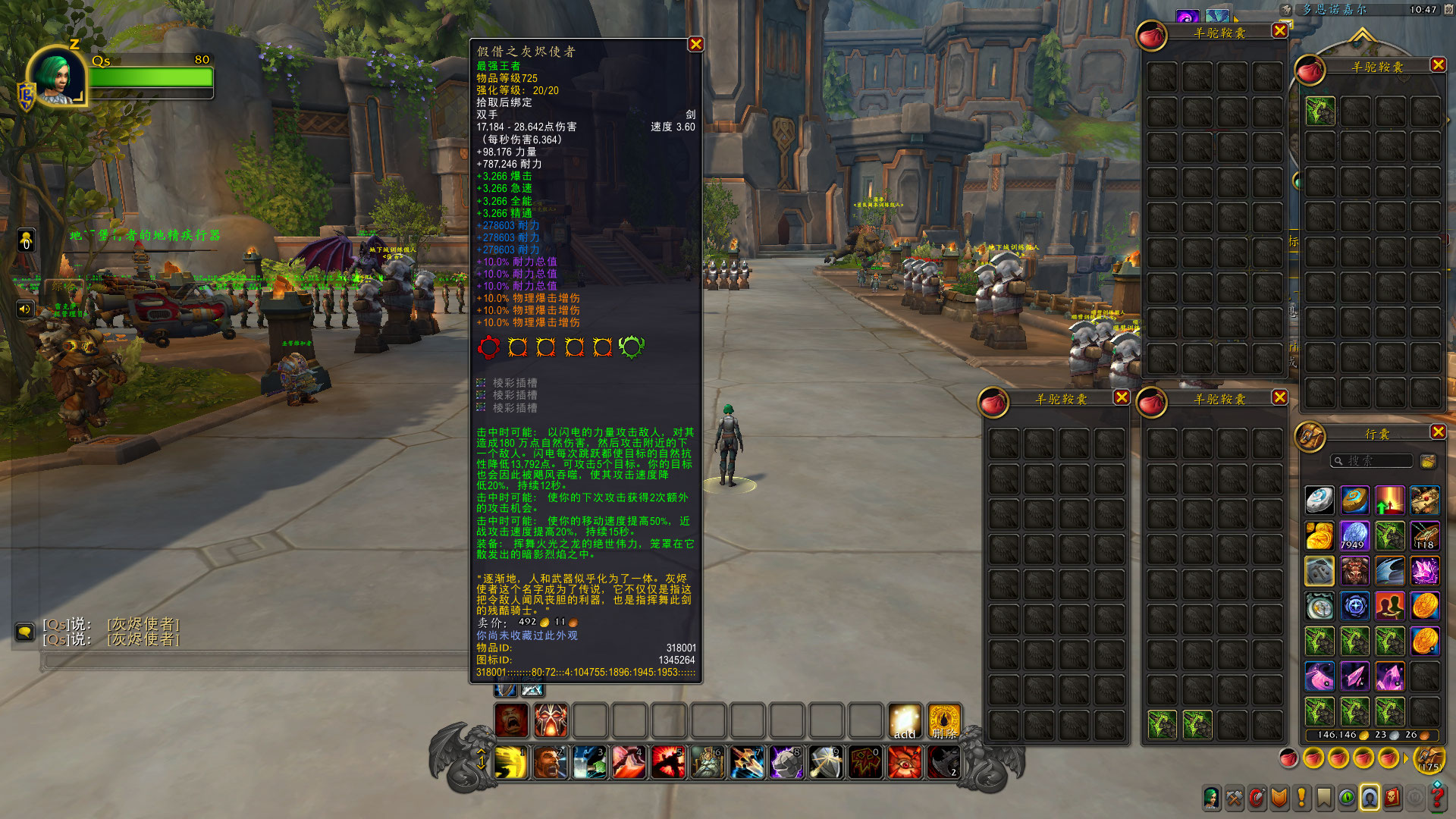1456x819 pixels.
Task: Select the gold coin pile item
Action: coord(1319,535)
